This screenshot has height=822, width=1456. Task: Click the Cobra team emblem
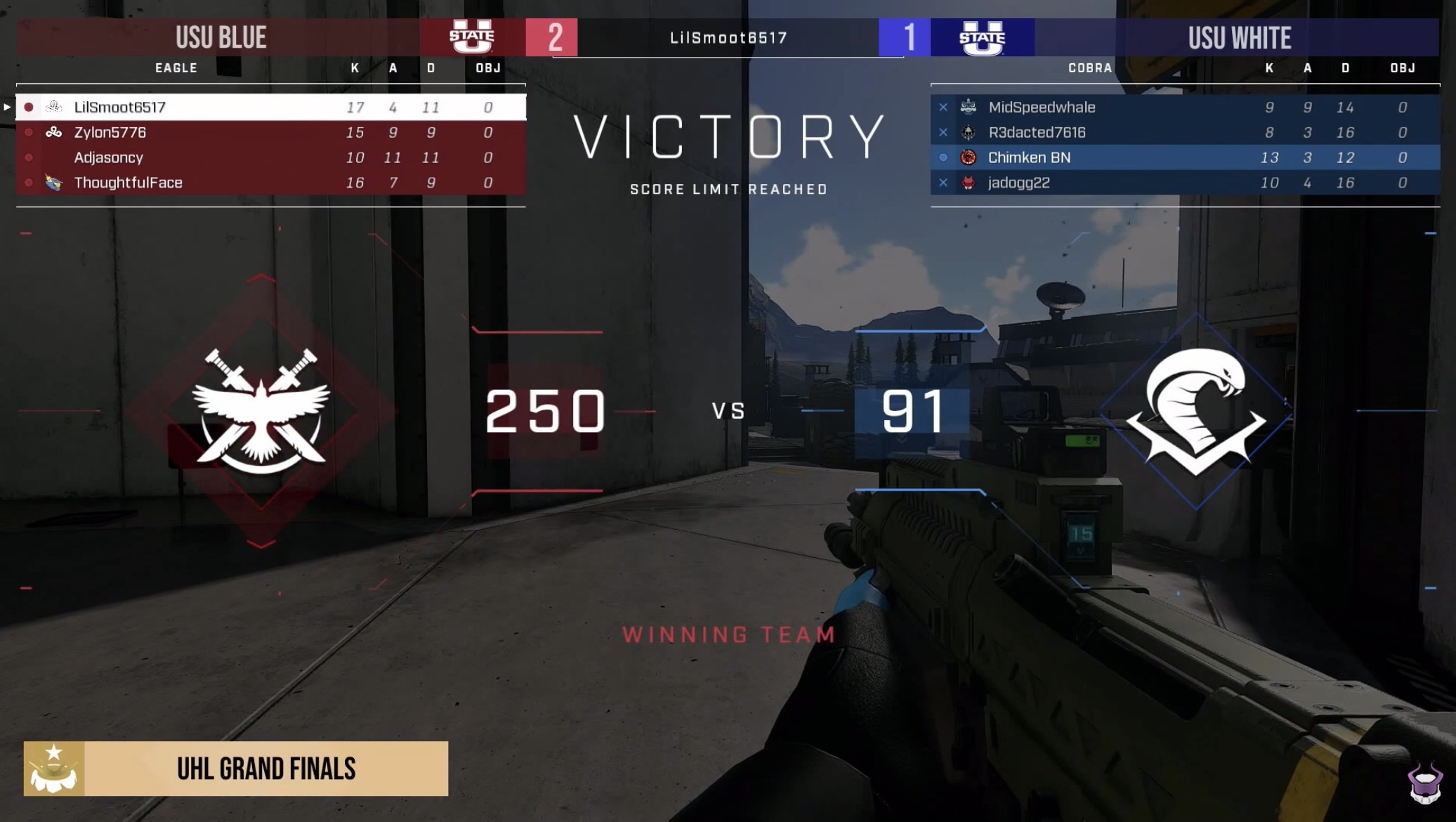click(x=1196, y=411)
